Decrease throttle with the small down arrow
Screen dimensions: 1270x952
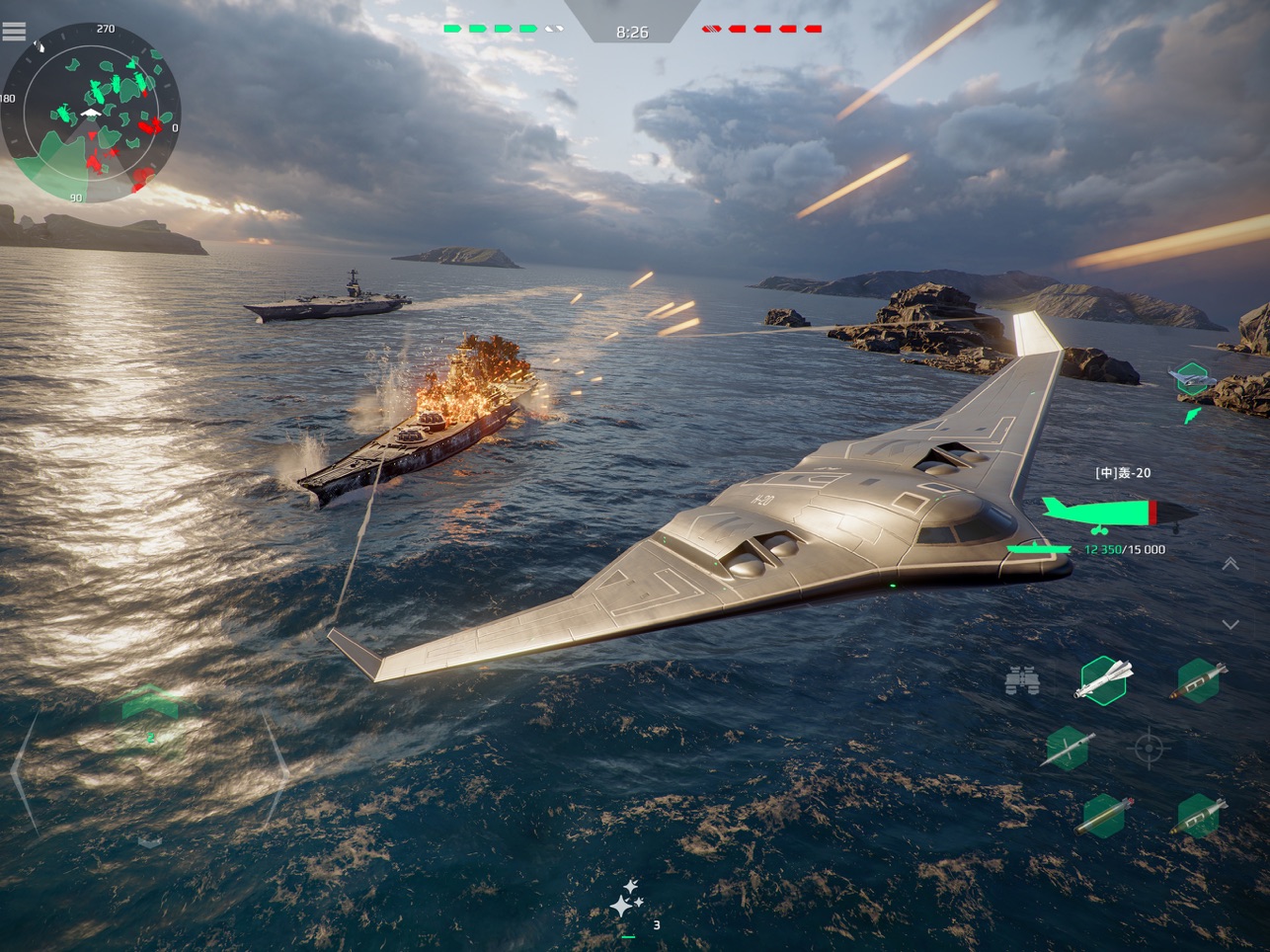point(150,842)
